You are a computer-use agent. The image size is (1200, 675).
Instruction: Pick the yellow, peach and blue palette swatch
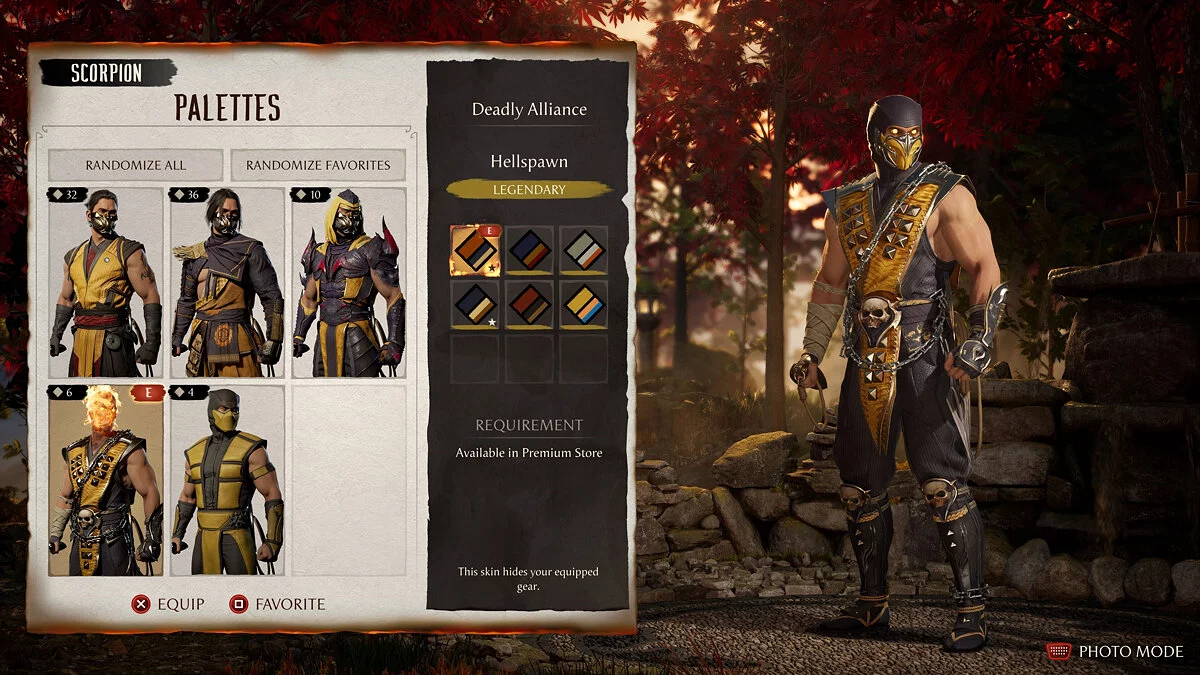[583, 304]
